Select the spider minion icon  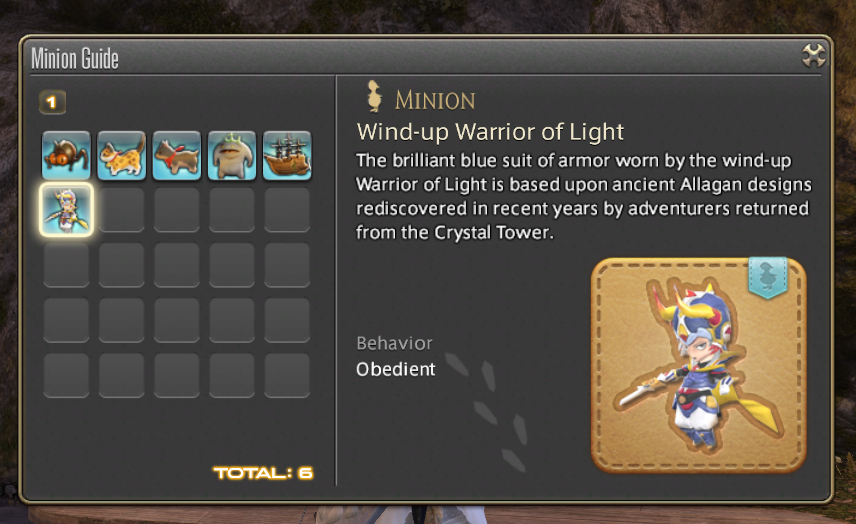[67, 155]
